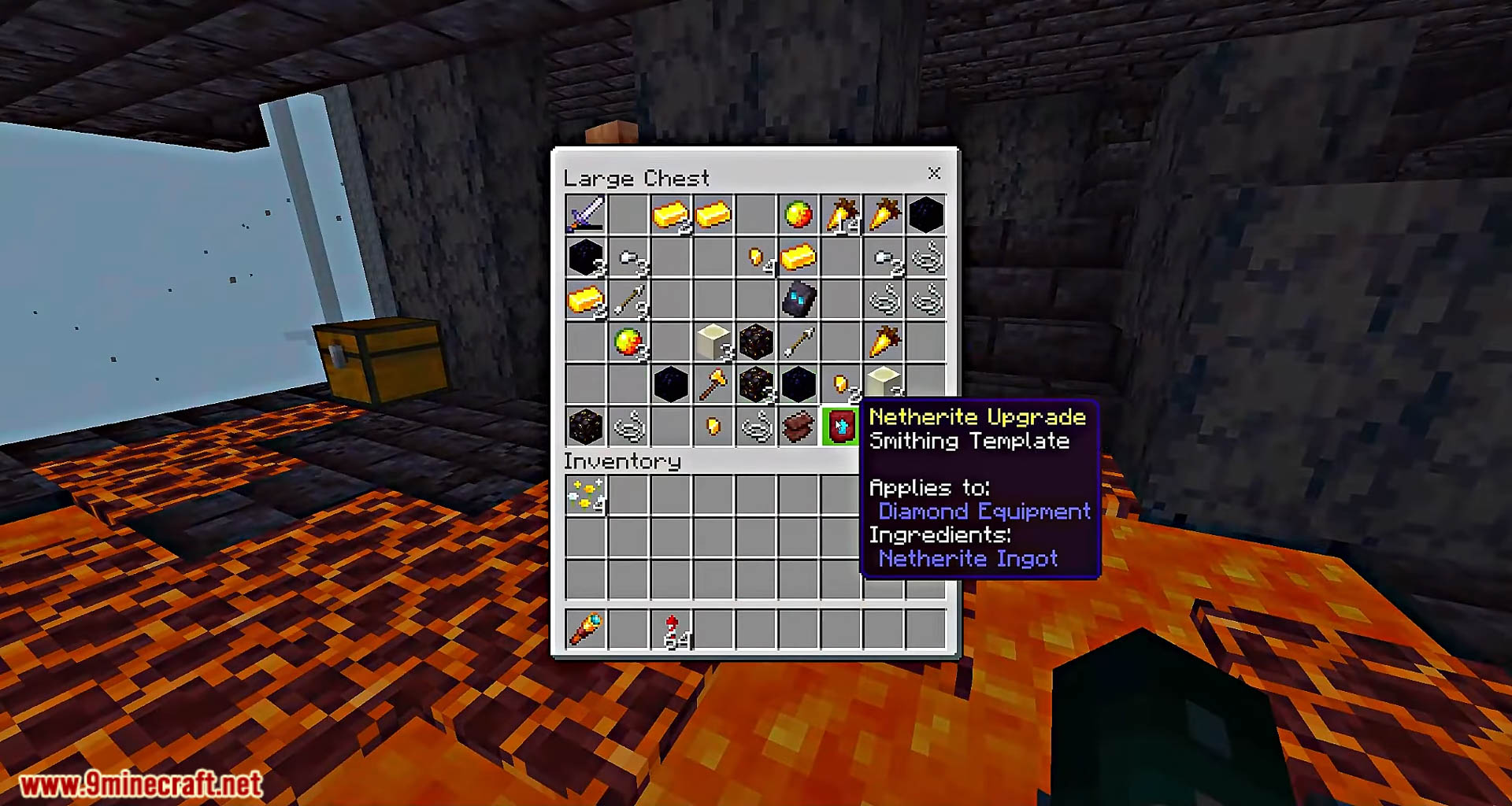Take the stack of four gold nuggets
Screen dimensions: 1512x806
756,257
